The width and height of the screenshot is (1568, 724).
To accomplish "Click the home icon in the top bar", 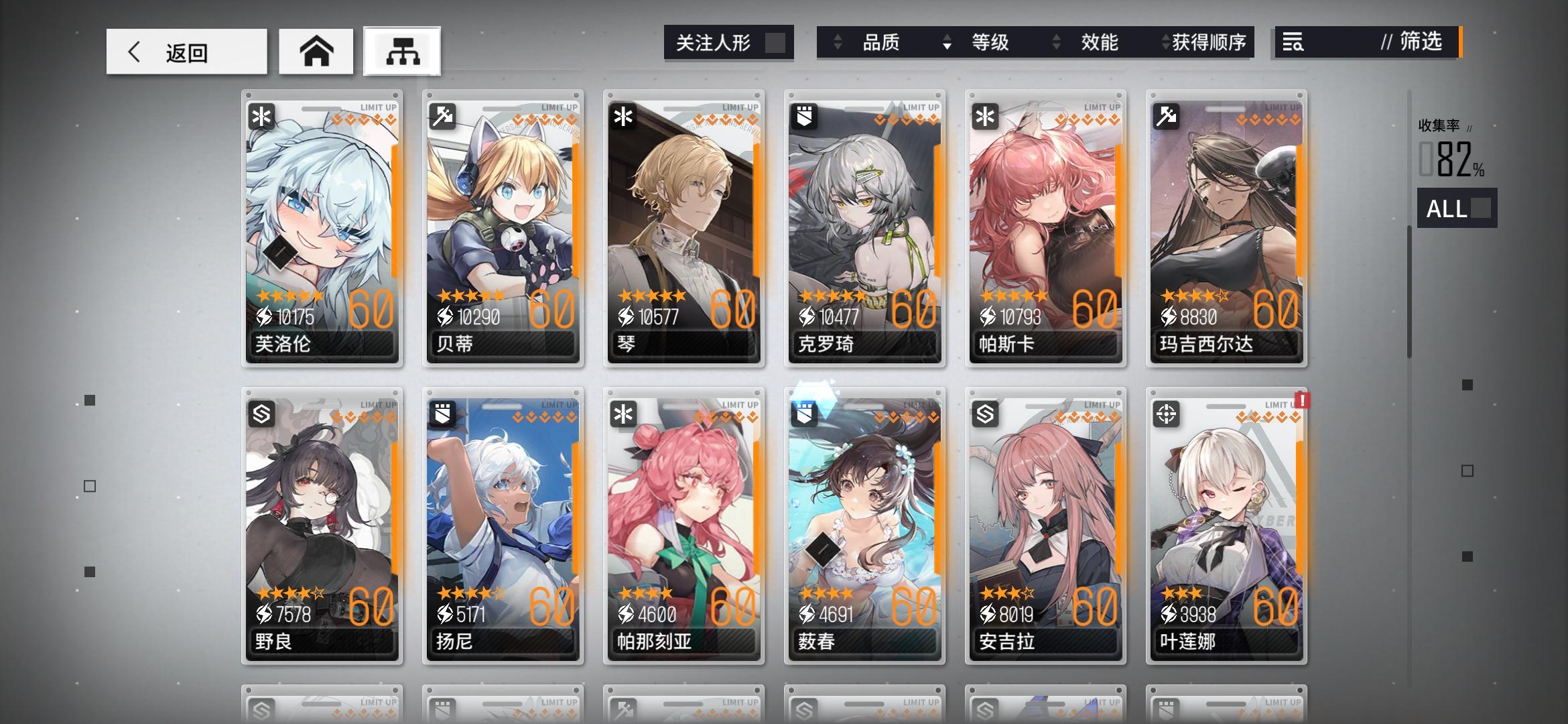I will tap(316, 50).
